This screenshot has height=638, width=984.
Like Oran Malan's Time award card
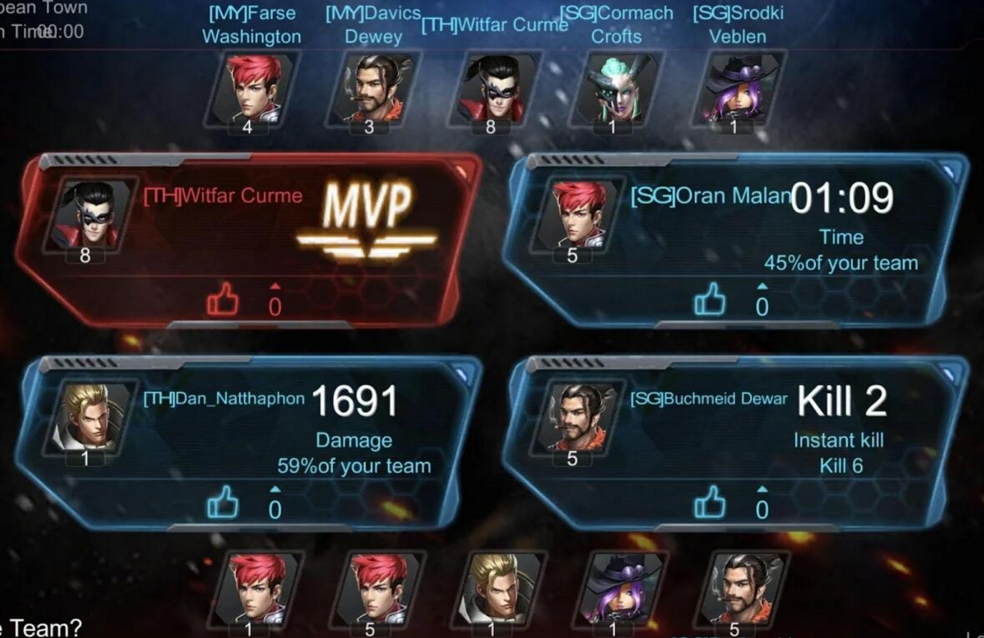(x=710, y=298)
